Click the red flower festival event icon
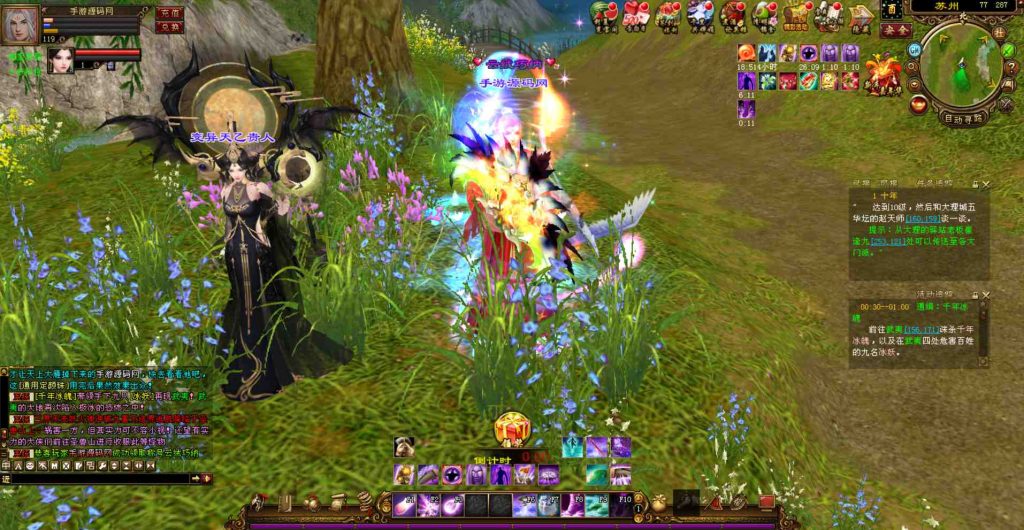This screenshot has width=1024, height=530. click(x=883, y=70)
